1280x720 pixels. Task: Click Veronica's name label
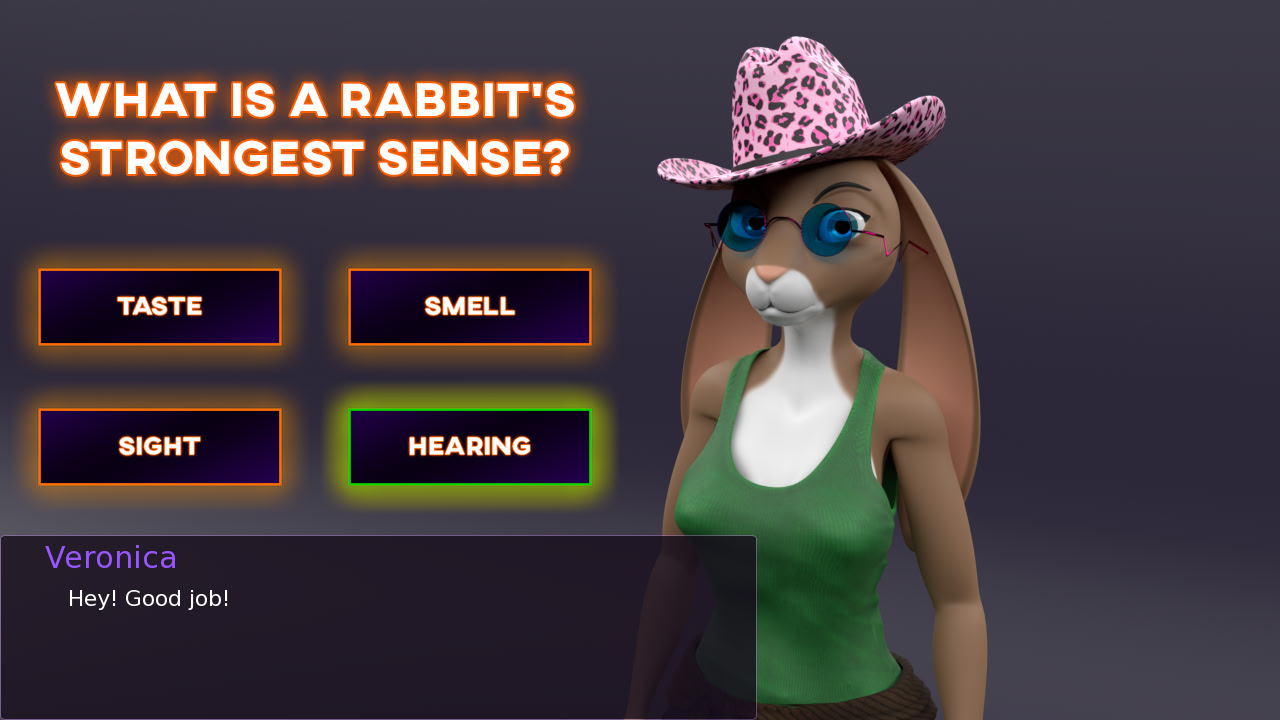coord(111,557)
